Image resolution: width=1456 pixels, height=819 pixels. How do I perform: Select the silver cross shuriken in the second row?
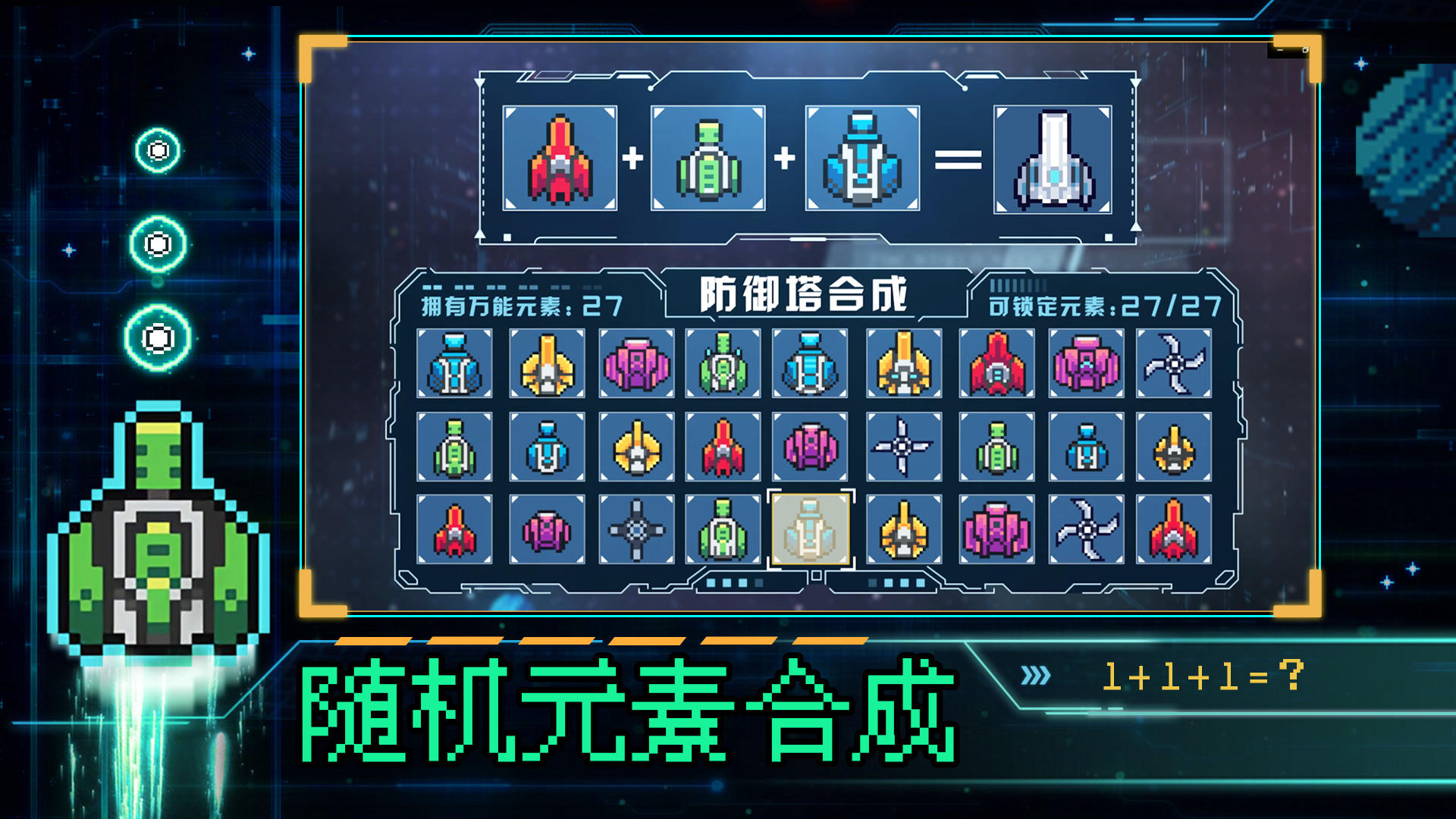901,446
